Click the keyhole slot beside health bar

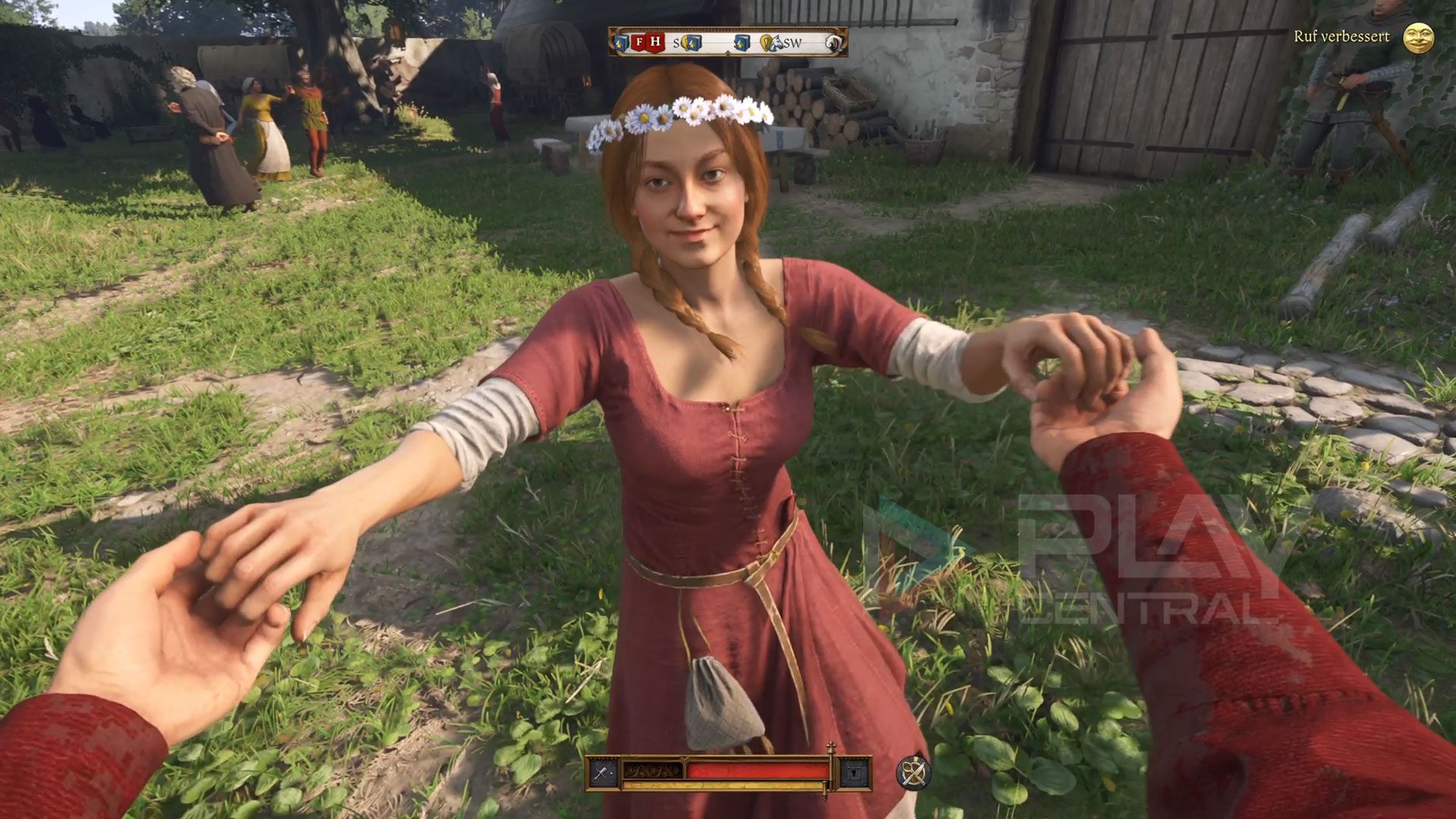pos(855,773)
